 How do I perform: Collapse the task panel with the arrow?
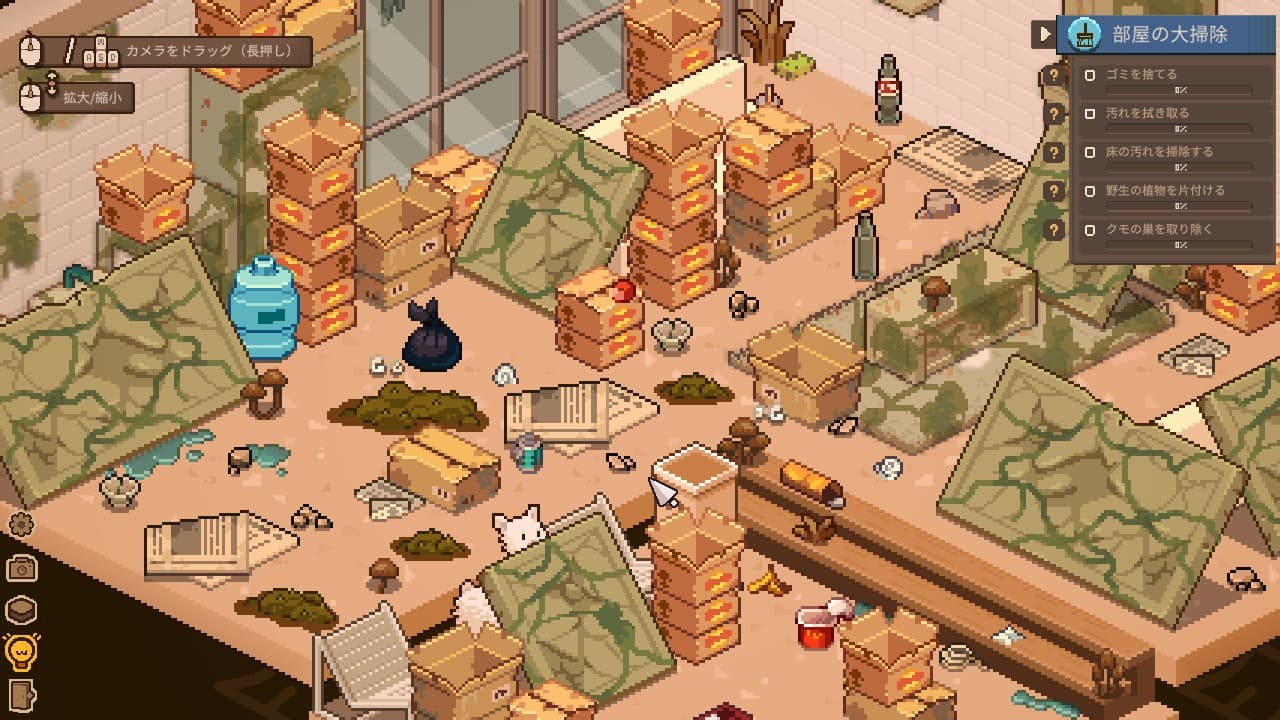click(x=1045, y=34)
